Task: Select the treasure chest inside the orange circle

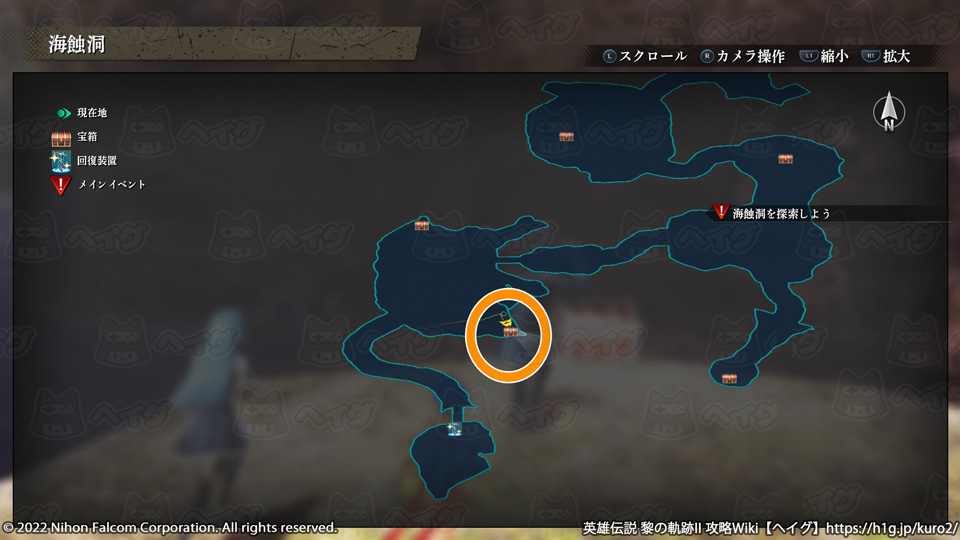Action: point(510,331)
